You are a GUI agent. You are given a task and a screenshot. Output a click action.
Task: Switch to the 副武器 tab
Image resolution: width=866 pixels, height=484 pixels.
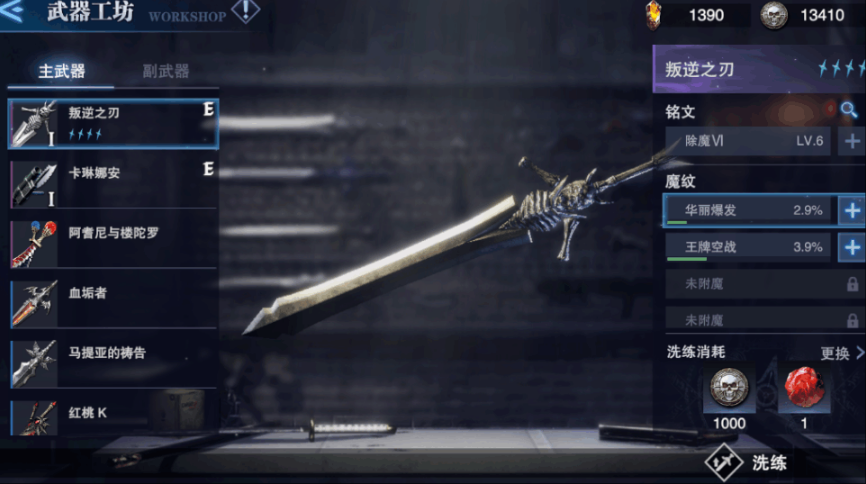[165, 72]
